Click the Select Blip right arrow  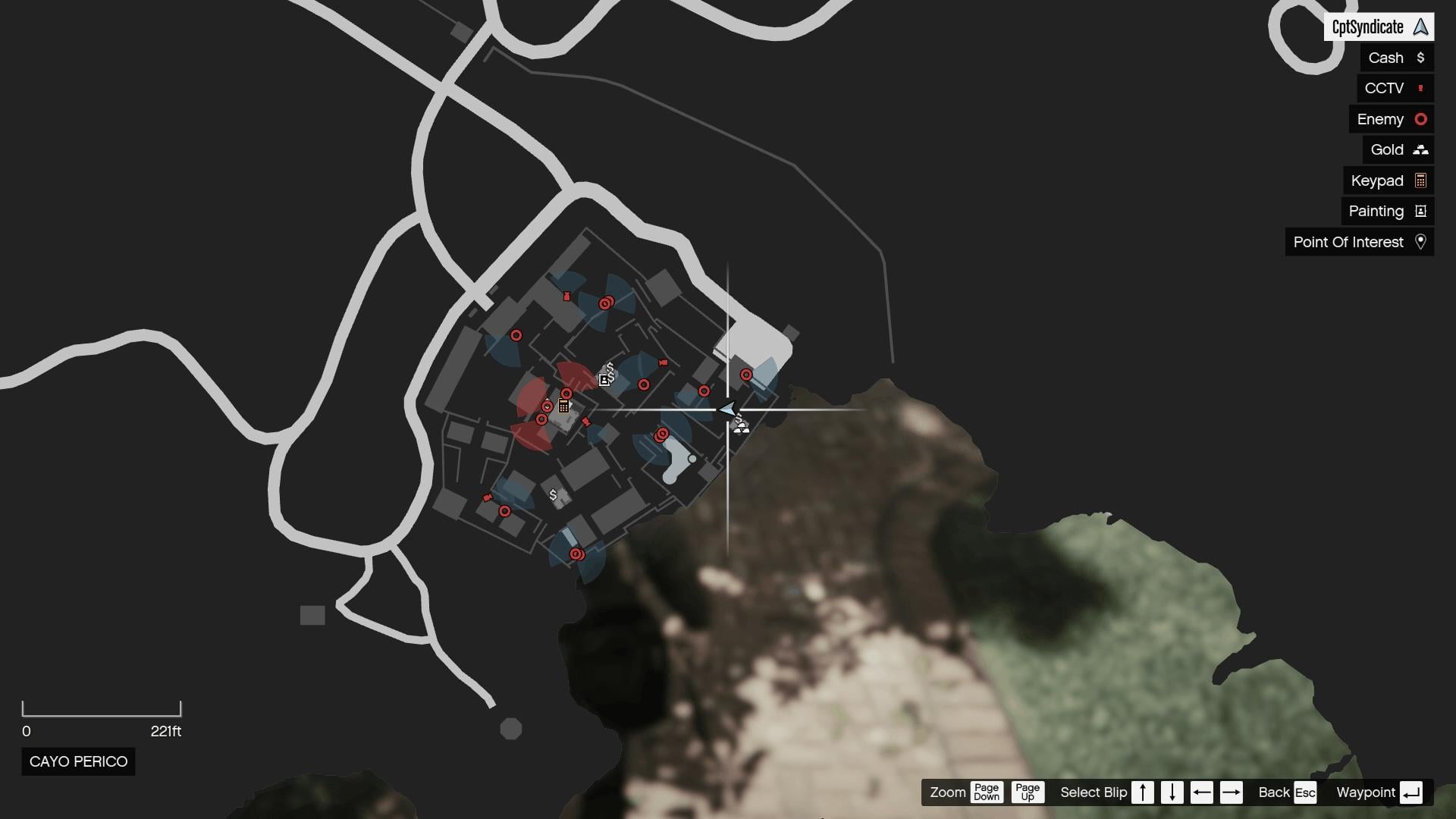point(1232,792)
